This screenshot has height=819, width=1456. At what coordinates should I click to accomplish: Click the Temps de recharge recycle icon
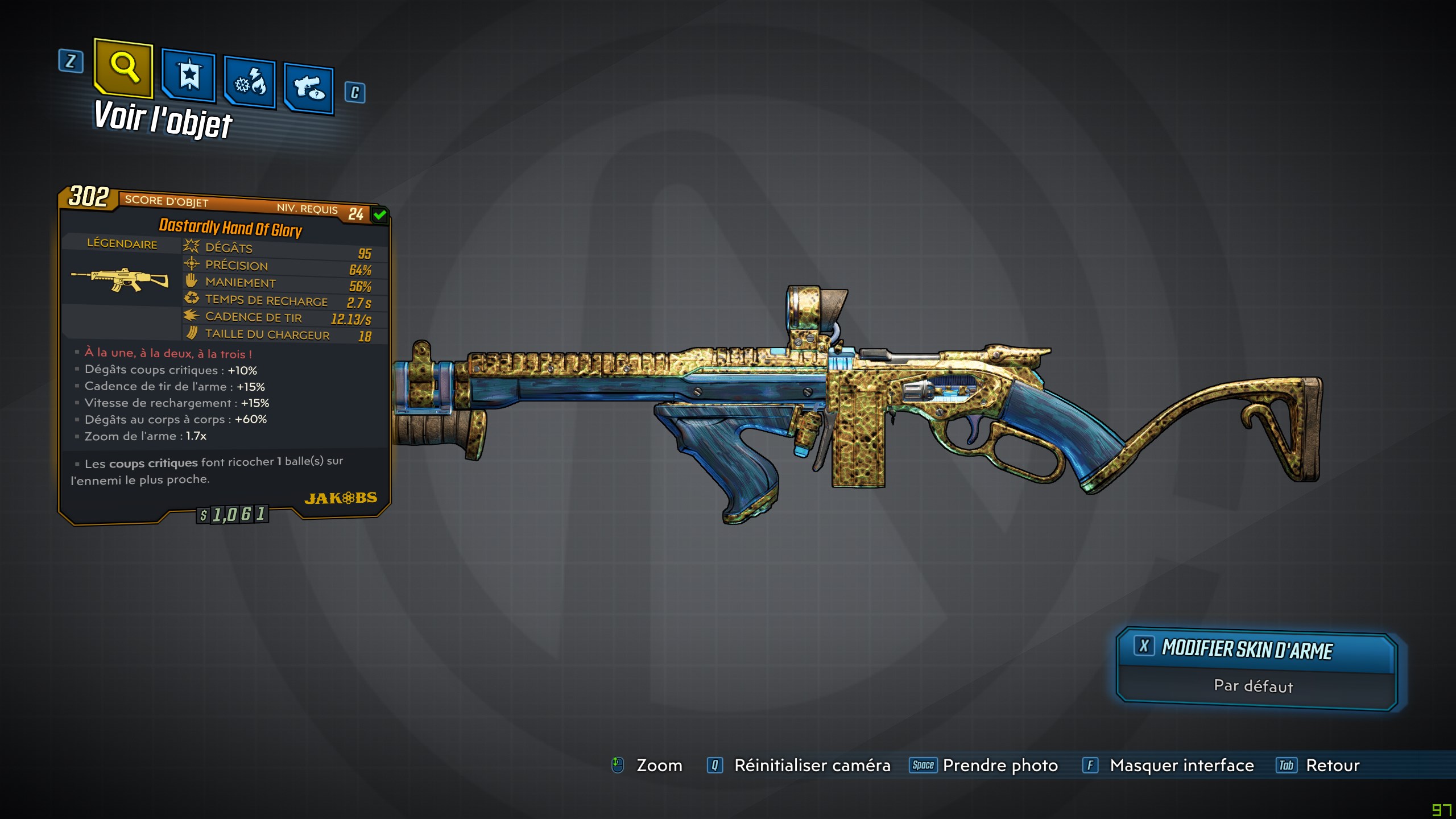pos(191,297)
